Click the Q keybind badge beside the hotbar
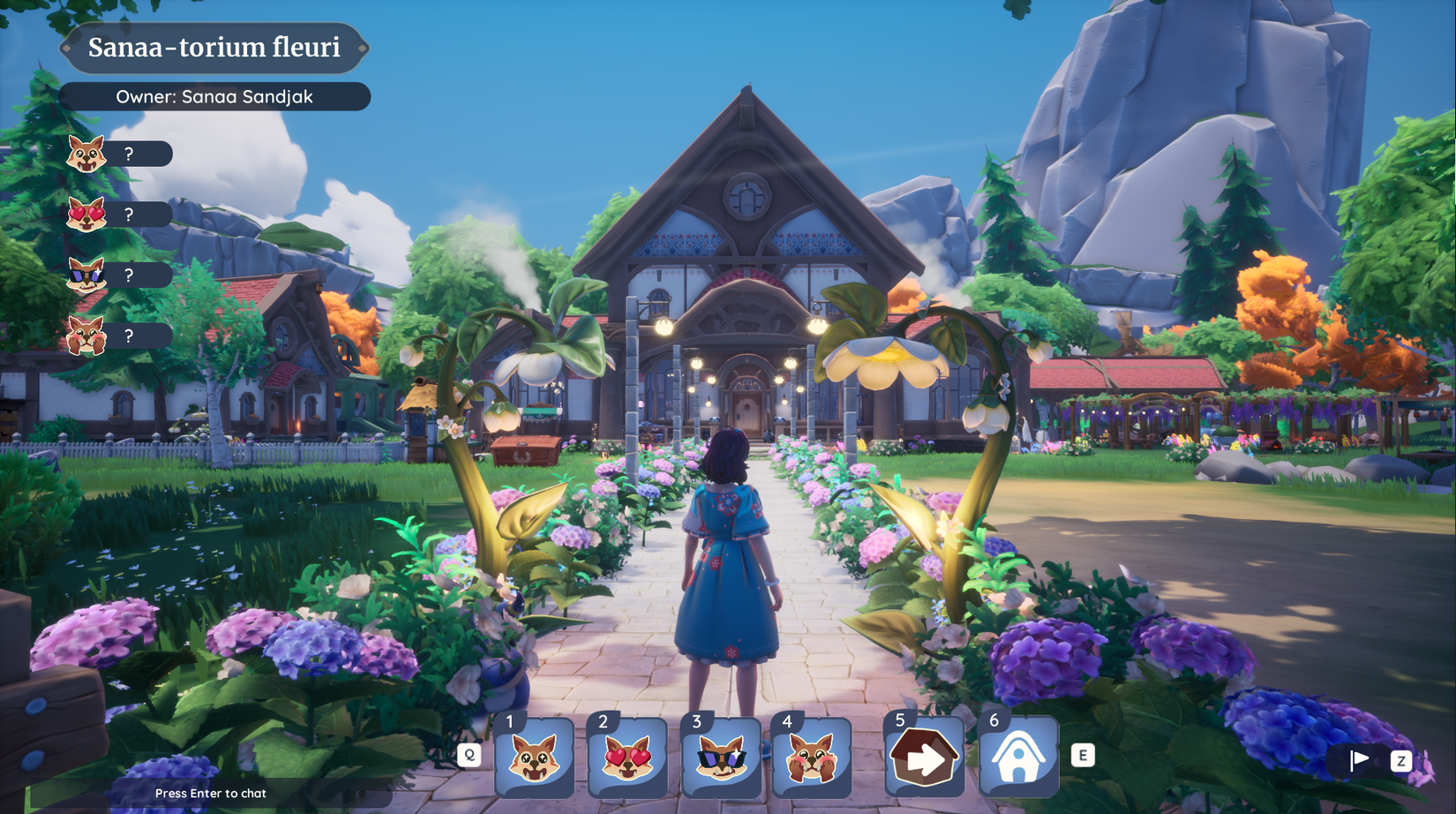Image resolution: width=1456 pixels, height=814 pixels. point(470,756)
